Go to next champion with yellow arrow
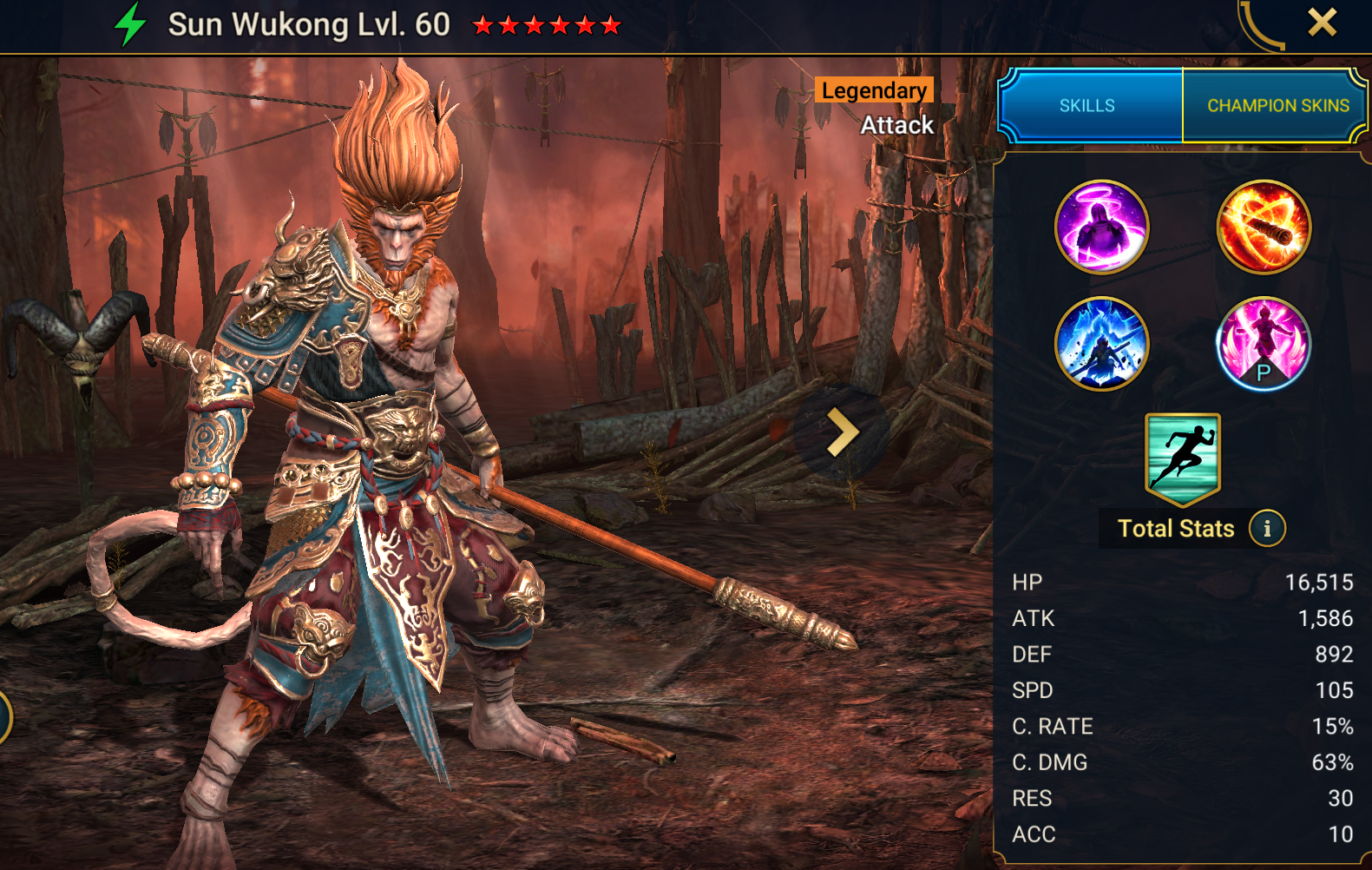Image resolution: width=1372 pixels, height=870 pixels. tap(842, 432)
